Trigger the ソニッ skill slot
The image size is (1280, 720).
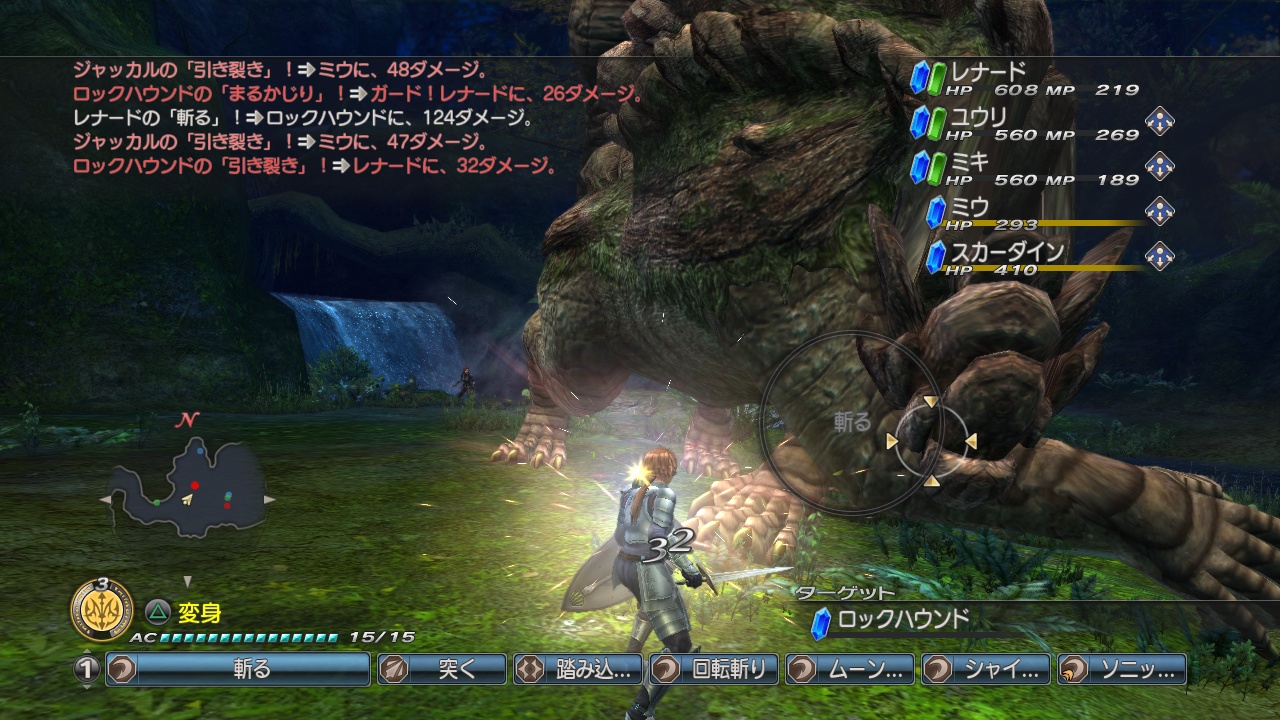1122,669
